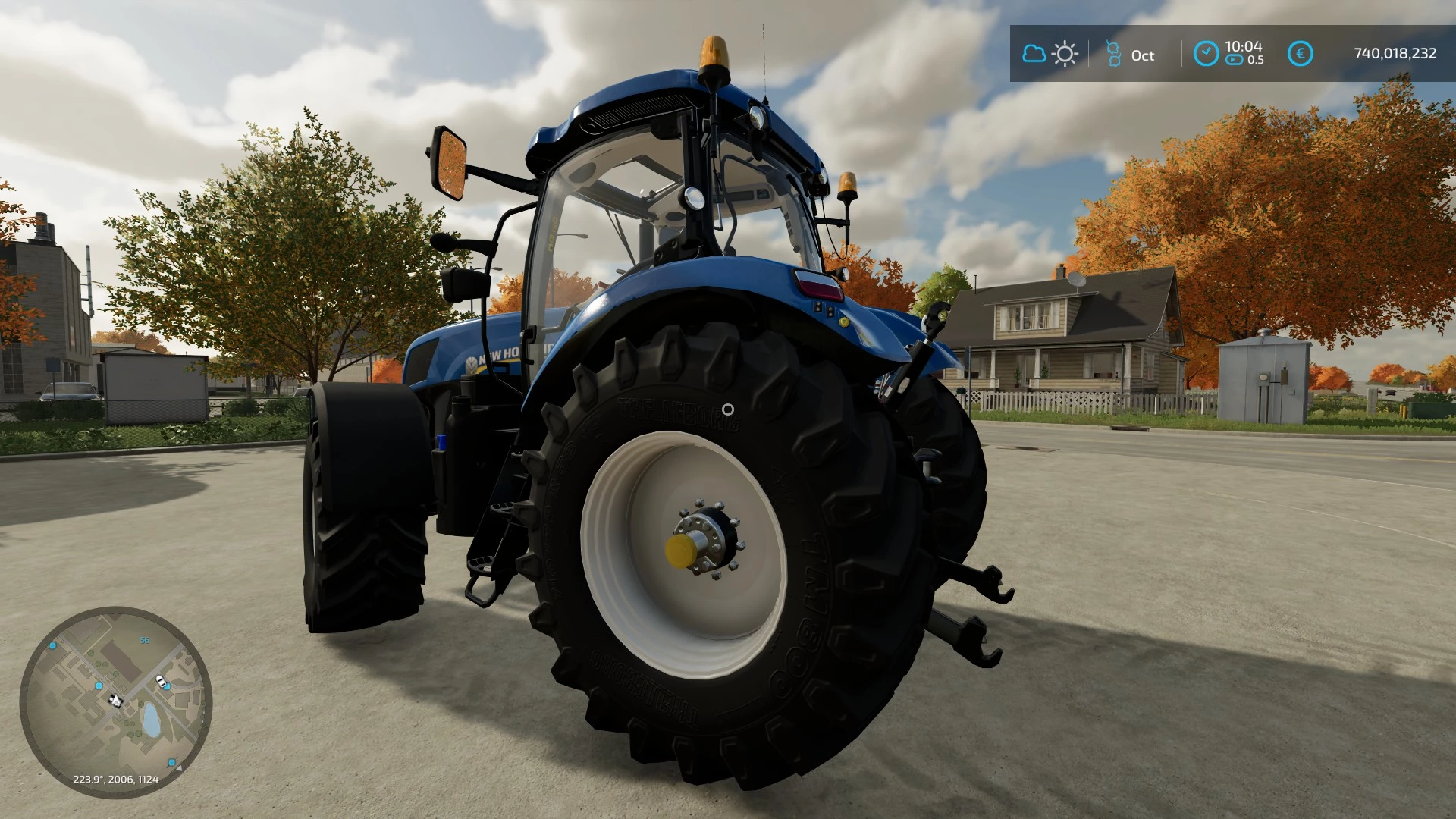
Task: Click the circular minimap
Action: (115, 701)
